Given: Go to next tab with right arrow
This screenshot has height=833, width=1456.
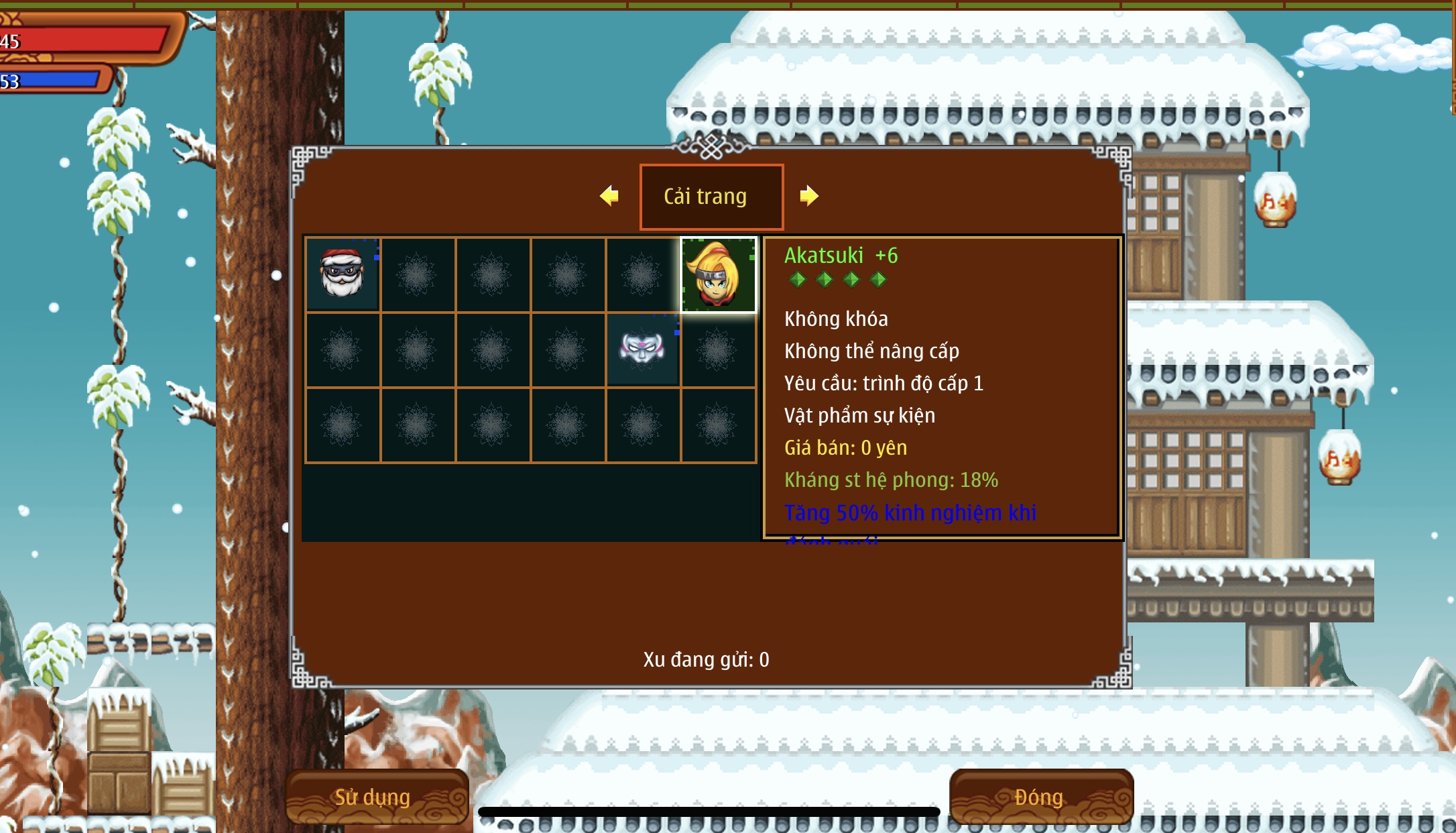Looking at the screenshot, I should (x=809, y=196).
